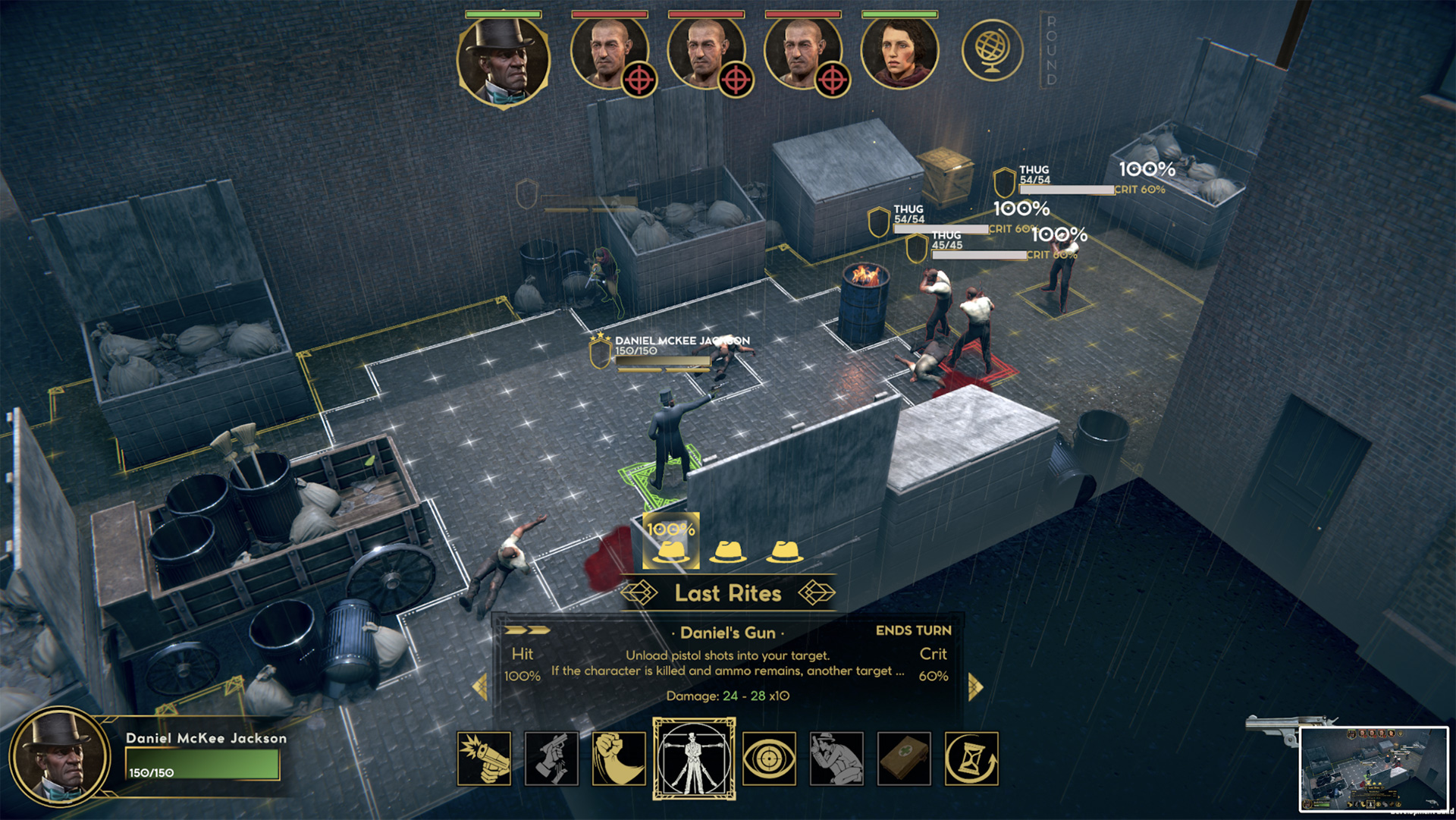Show the next weapon with right arrow
Viewport: 1456px width, 820px height.
point(975,686)
